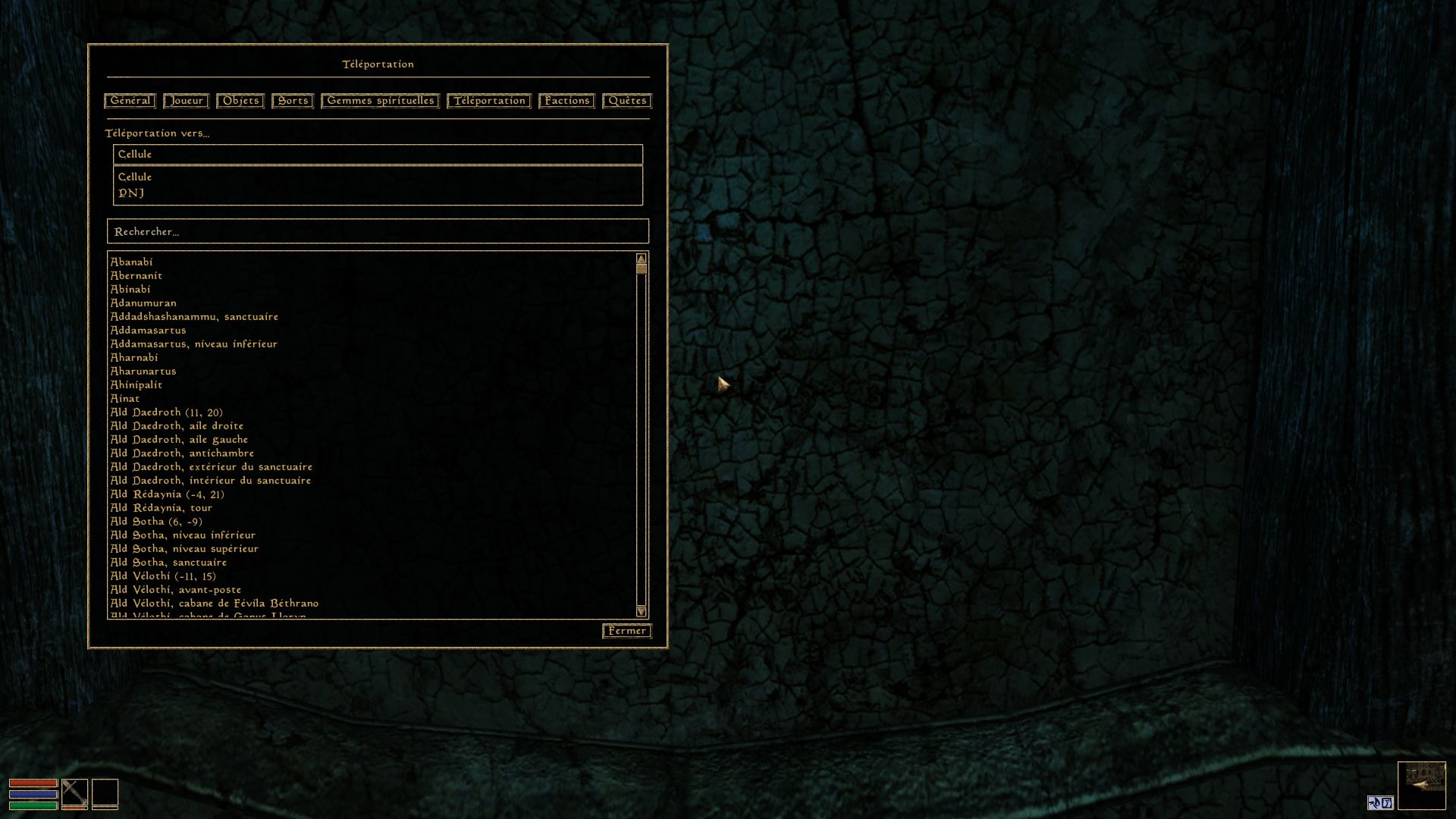Show the Sorts tab
1456x819 pixels.
pos(293,101)
